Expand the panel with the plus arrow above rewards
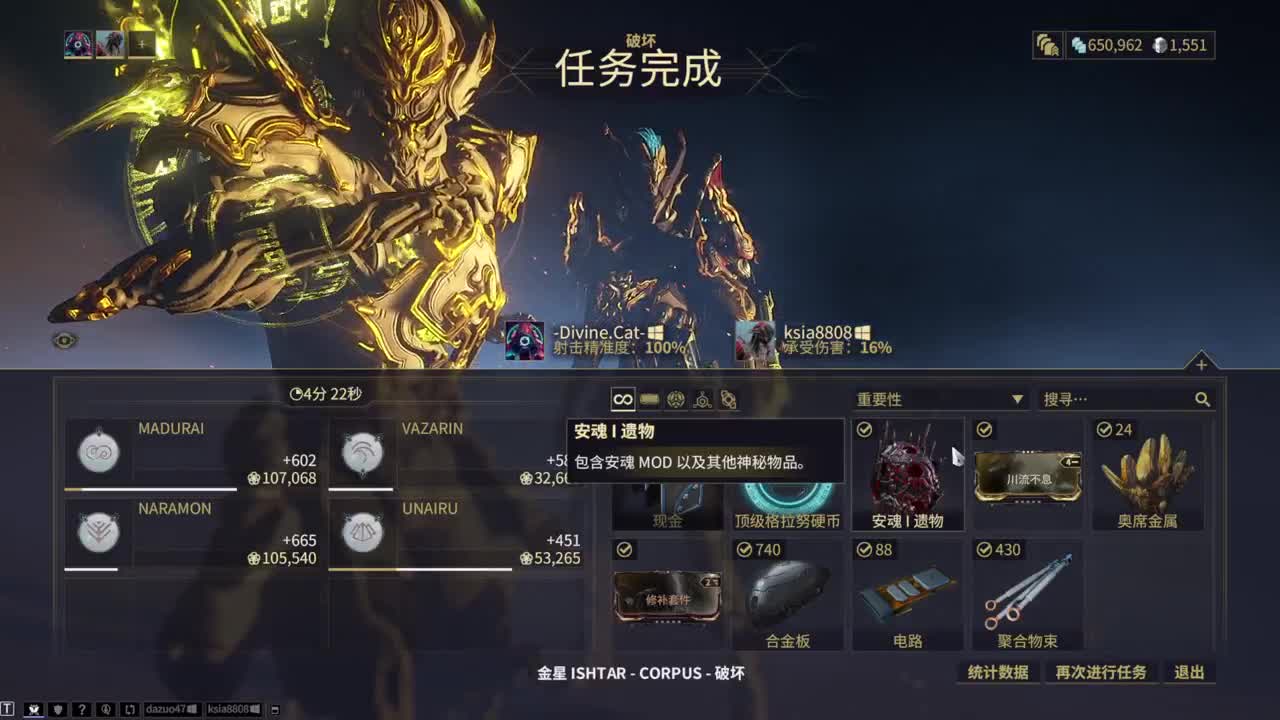Screen dimensions: 1280x720 click(1200, 365)
